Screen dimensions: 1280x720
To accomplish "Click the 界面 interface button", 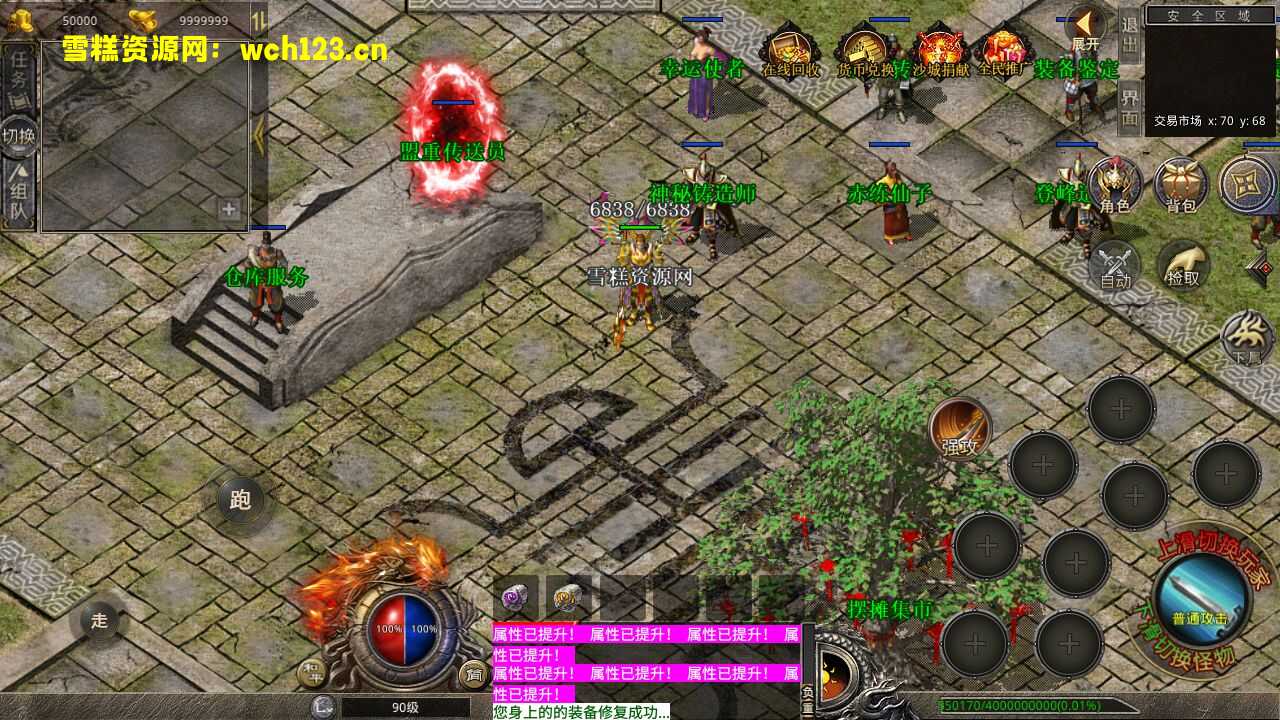I will point(1129,107).
